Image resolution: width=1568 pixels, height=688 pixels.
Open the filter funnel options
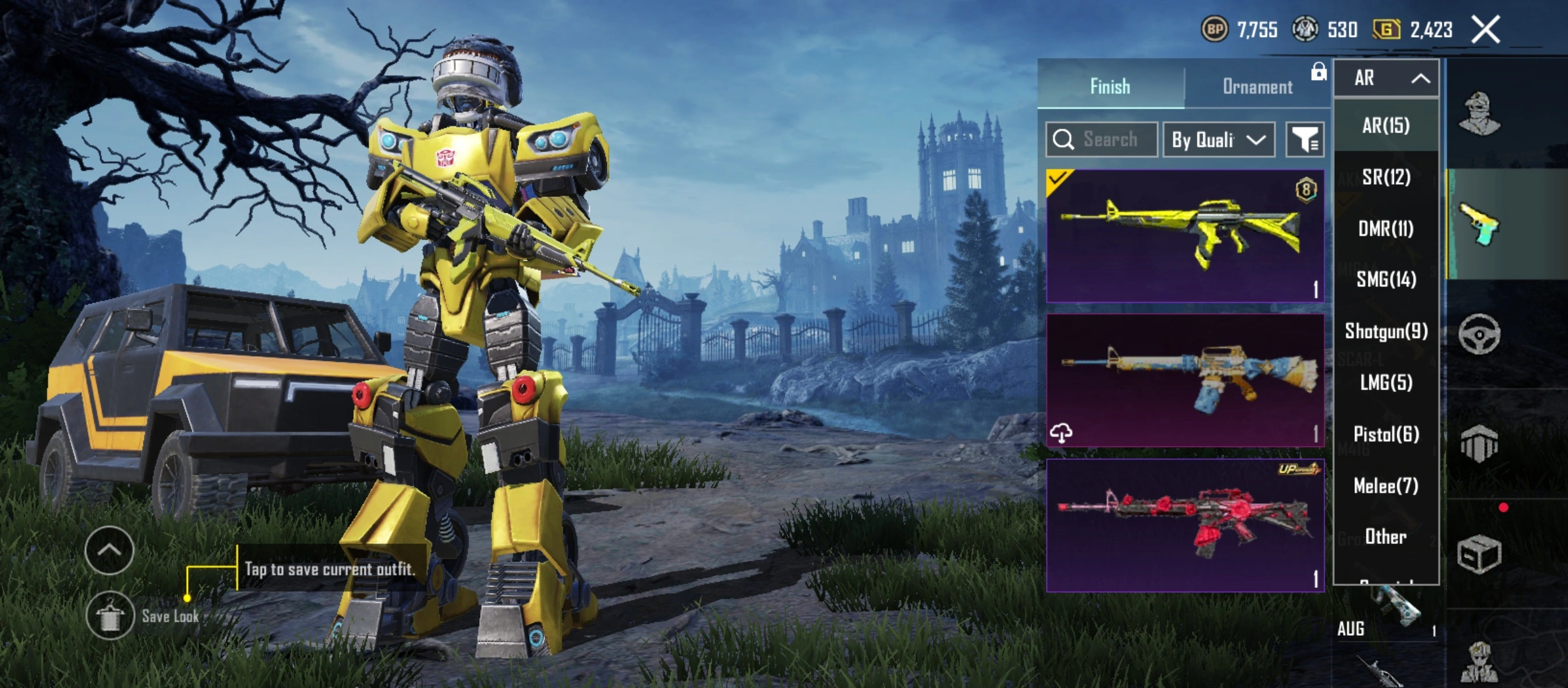pyautogui.click(x=1305, y=140)
